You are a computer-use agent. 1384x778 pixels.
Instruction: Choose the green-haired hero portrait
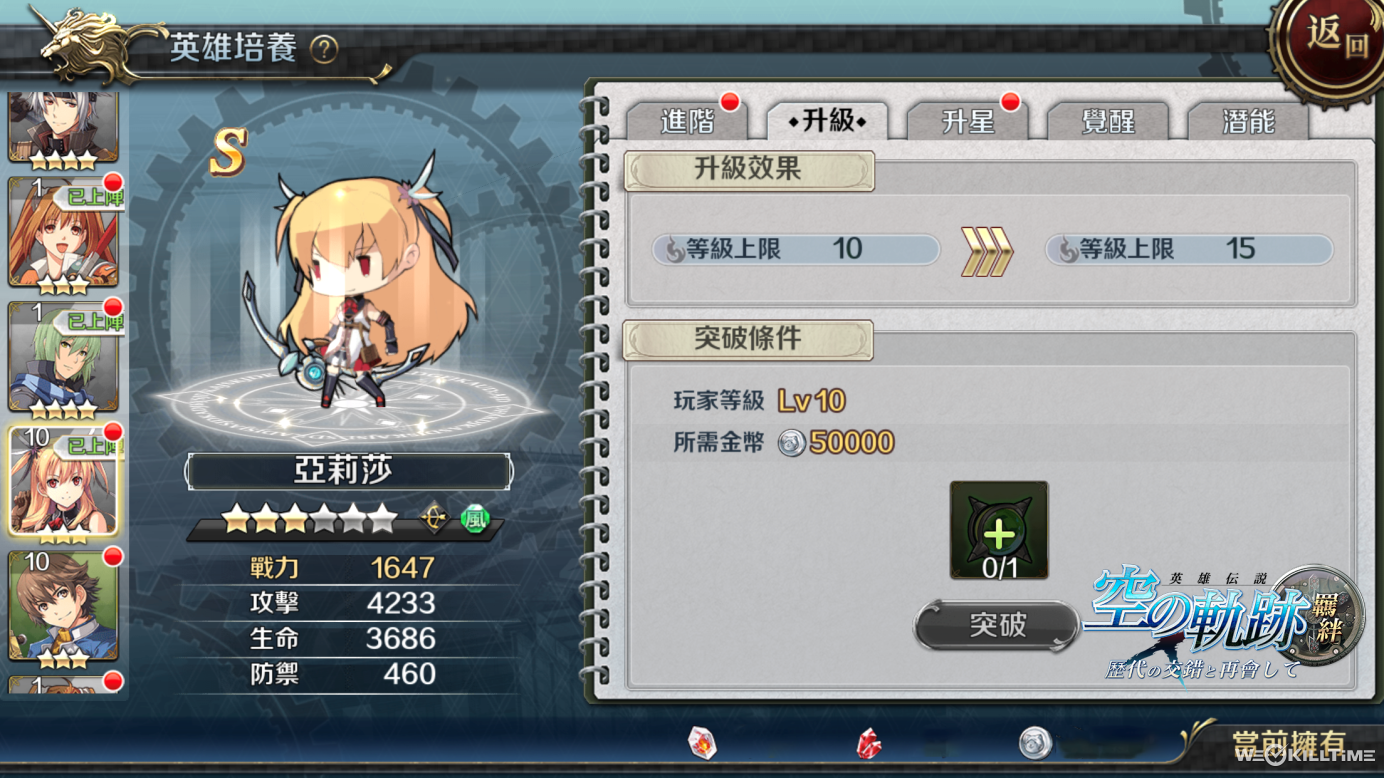(63, 357)
